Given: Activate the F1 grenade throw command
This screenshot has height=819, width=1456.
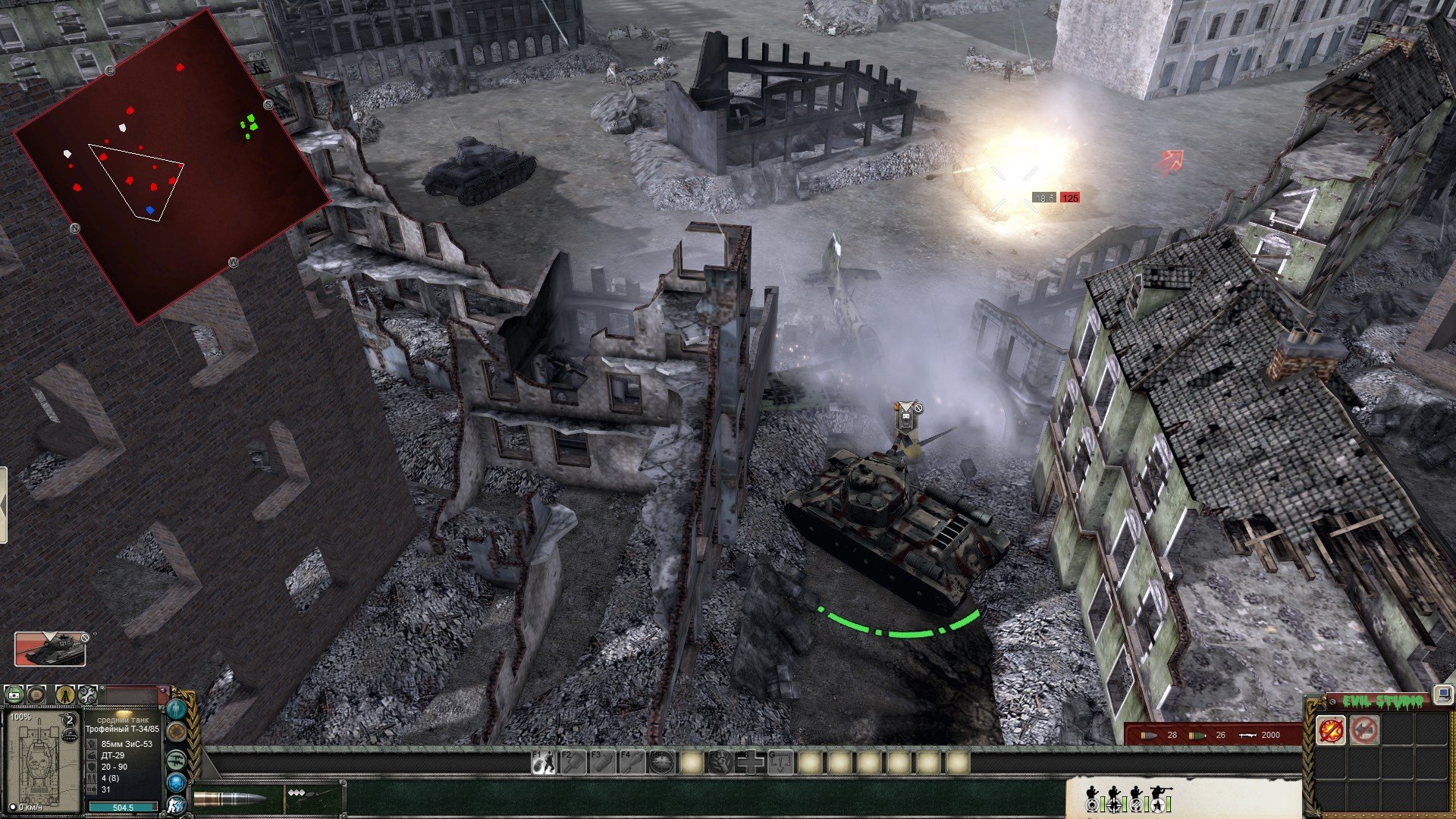Looking at the screenshot, I should pos(543,762).
